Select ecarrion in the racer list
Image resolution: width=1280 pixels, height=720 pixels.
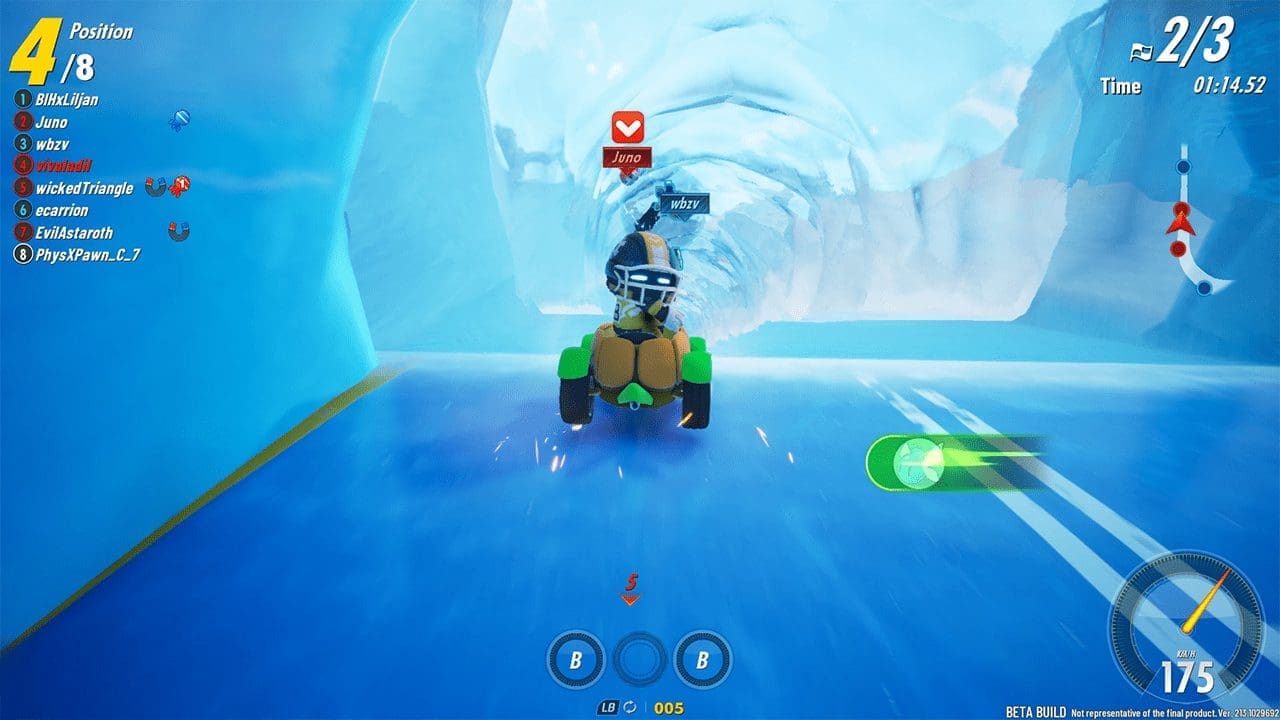(x=62, y=210)
